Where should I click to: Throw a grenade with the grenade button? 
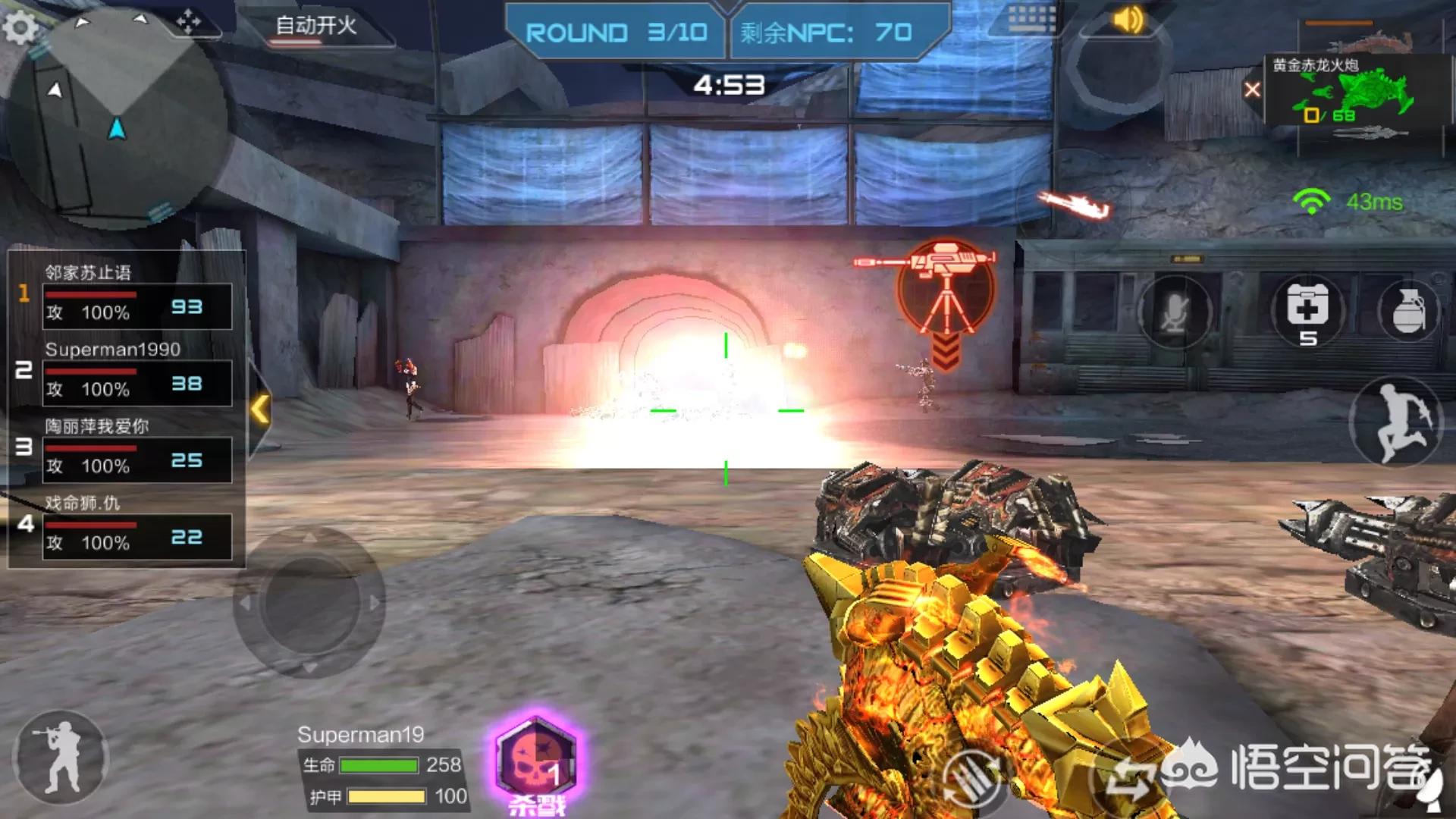click(x=1409, y=311)
